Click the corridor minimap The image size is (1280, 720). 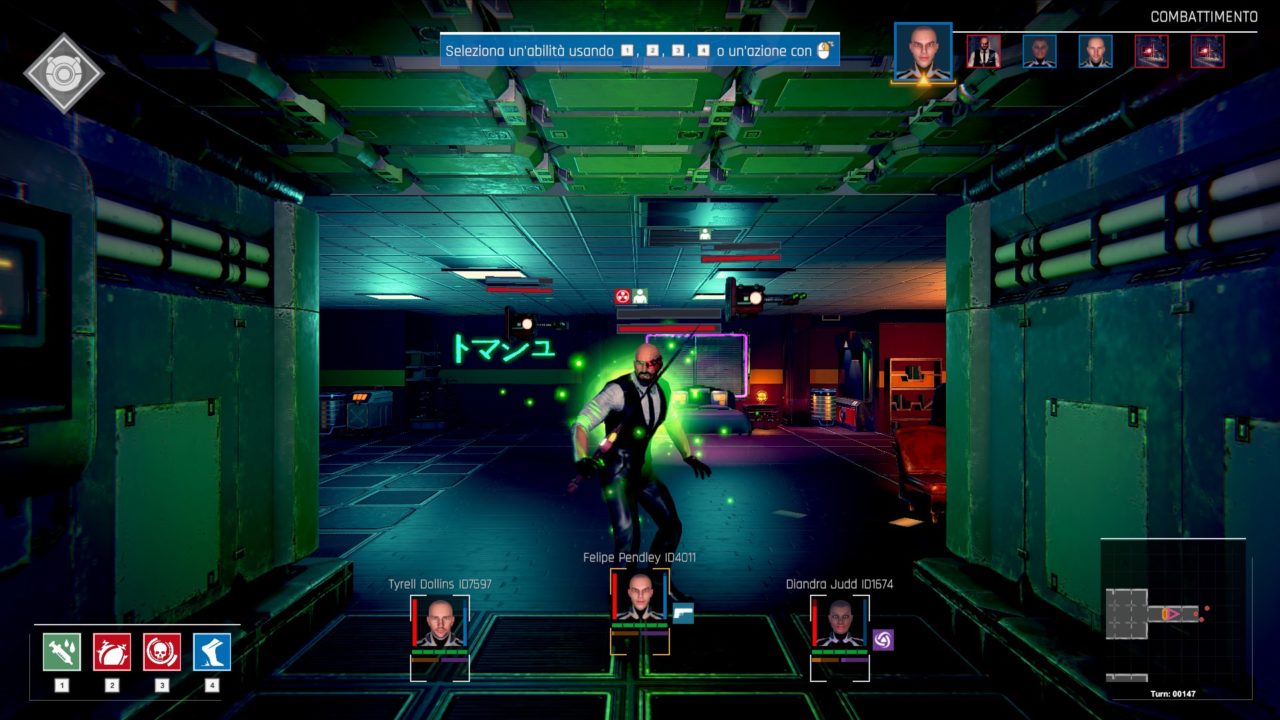pos(1174,613)
